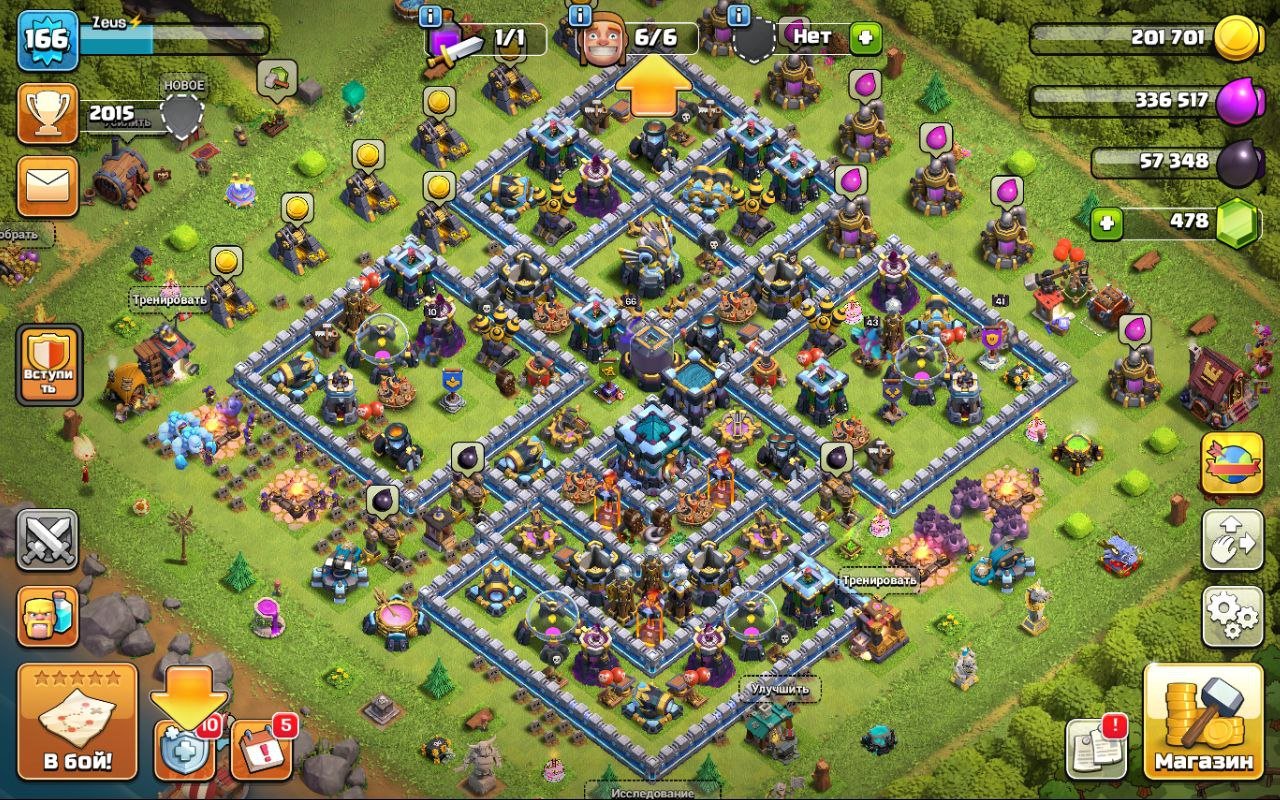
Task: Click the trophy icon showing 2015
Action: 47,112
